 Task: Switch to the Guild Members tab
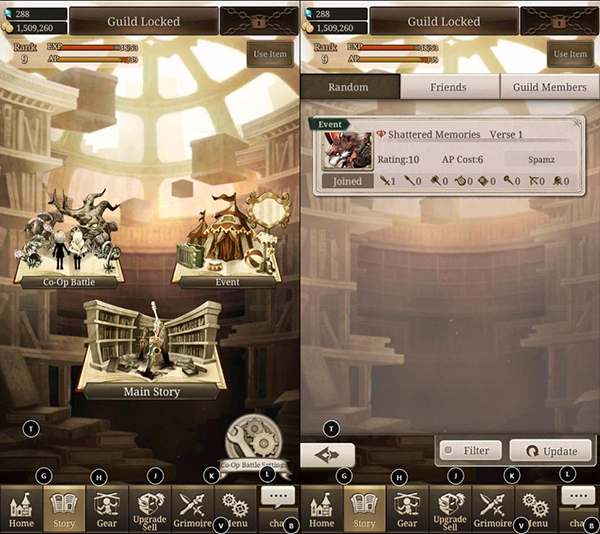coord(549,87)
